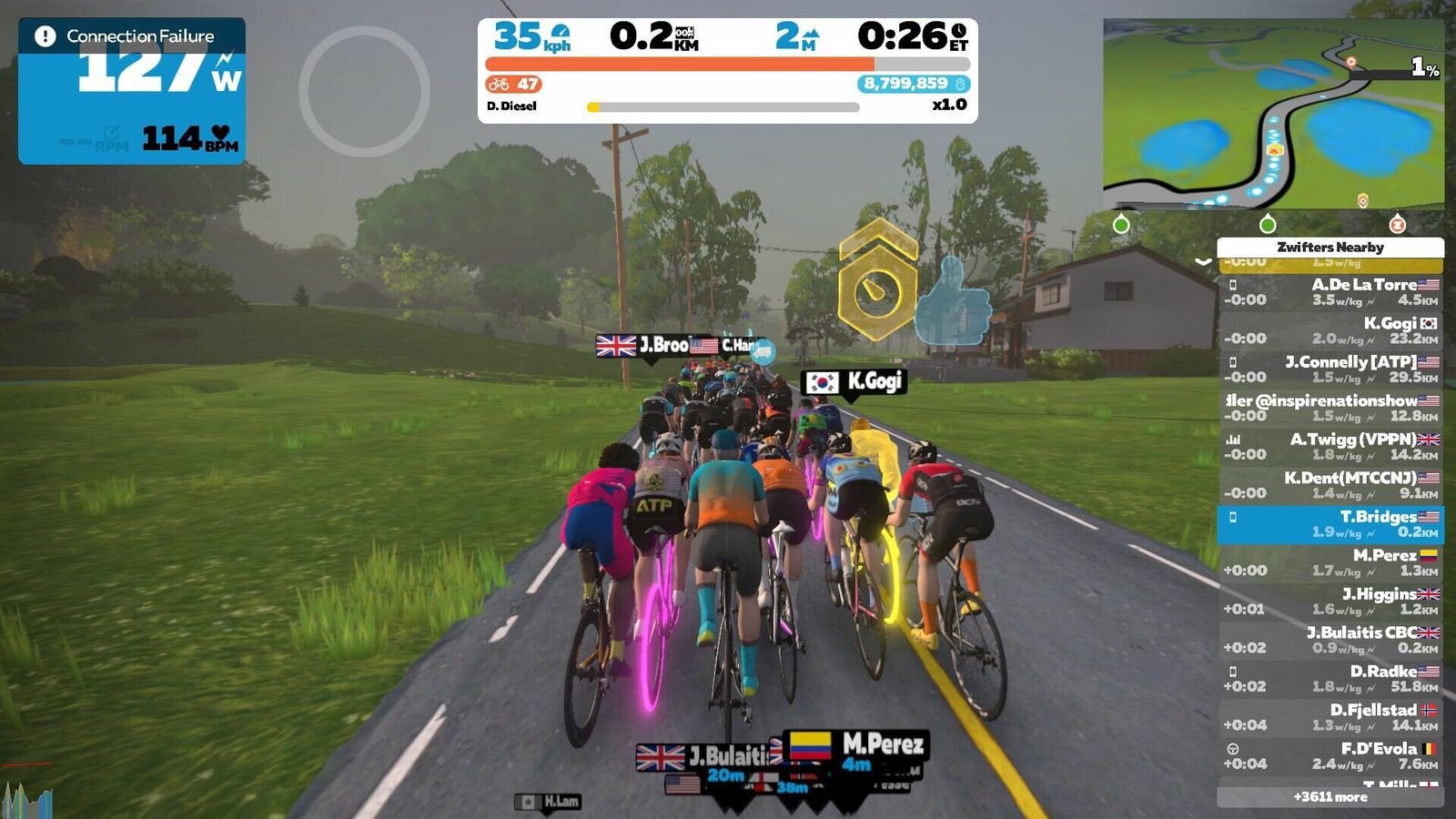This screenshot has height=819, width=1456.
Task: Show the +3611 more riders
Action: pos(1330,797)
